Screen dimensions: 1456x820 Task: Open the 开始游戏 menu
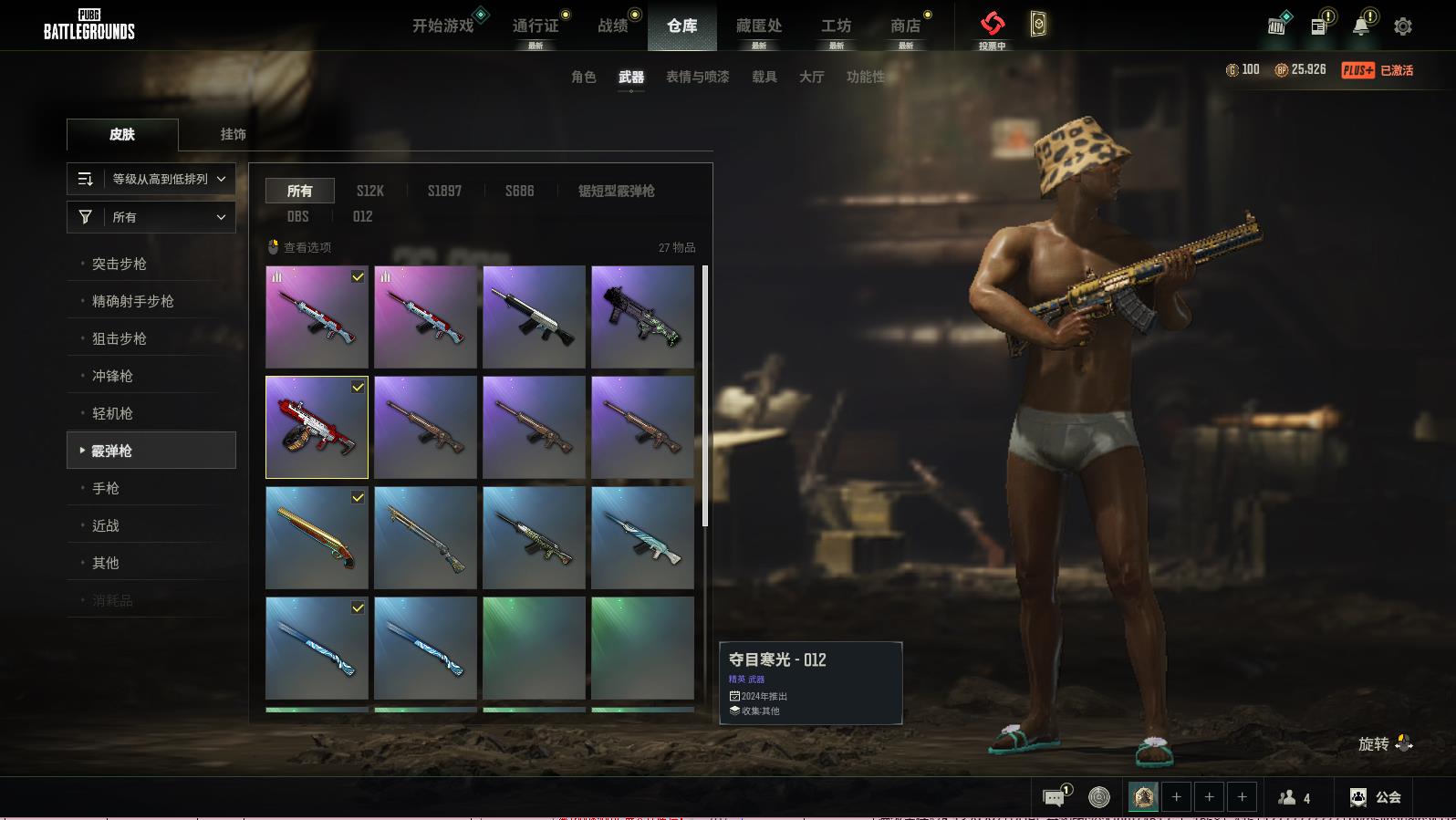(x=443, y=26)
